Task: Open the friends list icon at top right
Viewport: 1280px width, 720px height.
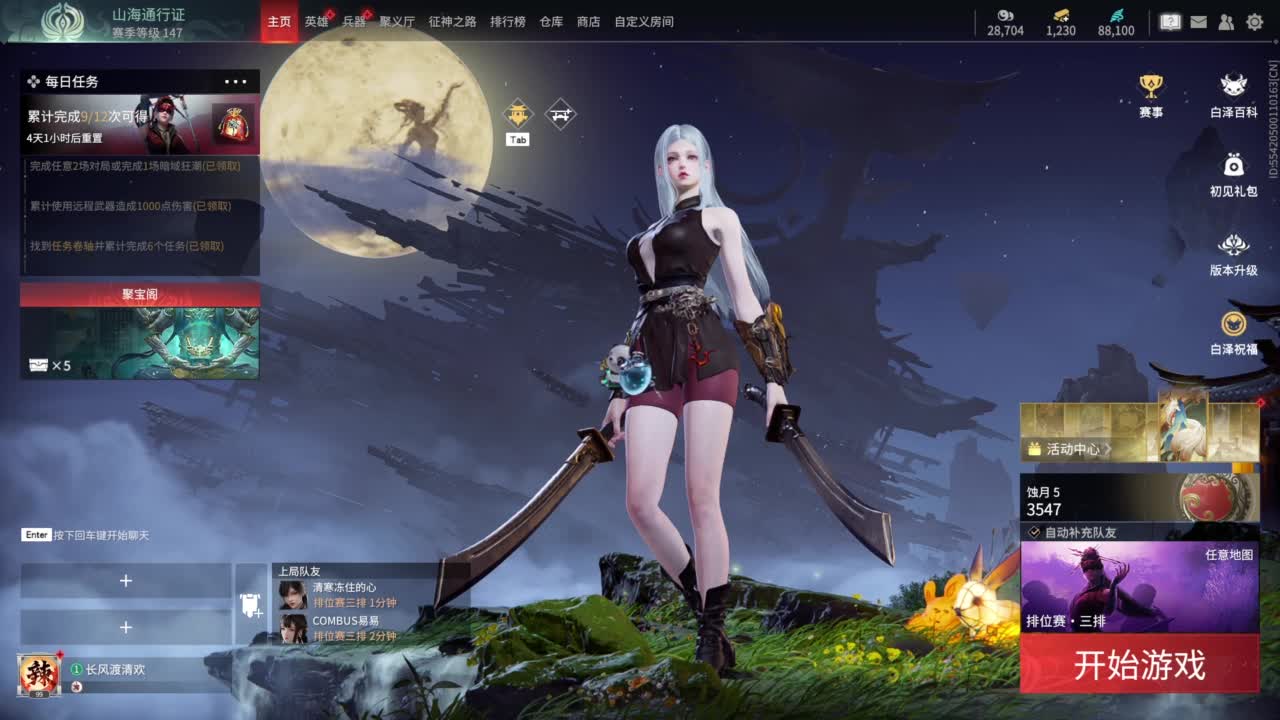Action: click(1225, 20)
